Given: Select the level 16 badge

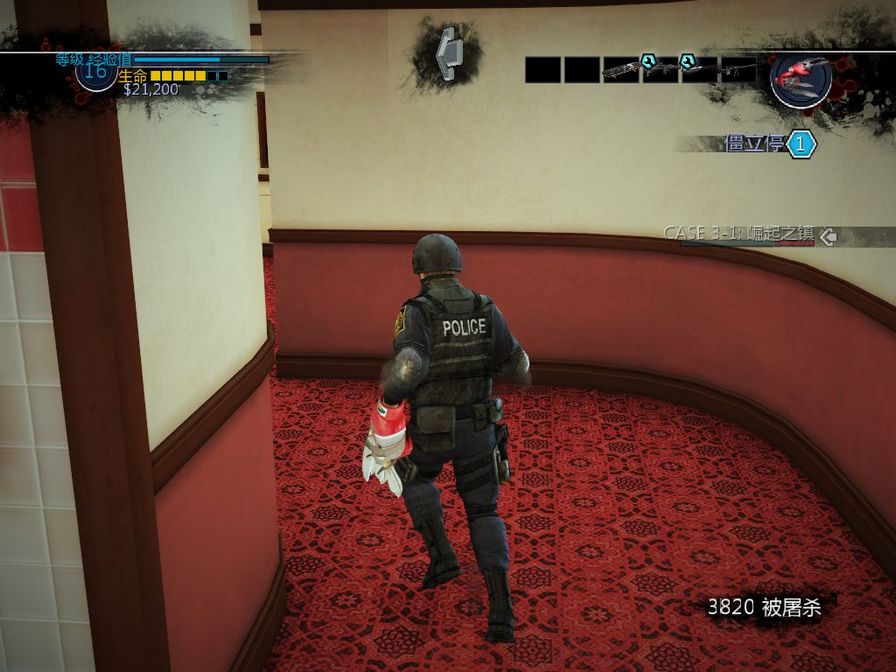Looking at the screenshot, I should coord(95,71).
